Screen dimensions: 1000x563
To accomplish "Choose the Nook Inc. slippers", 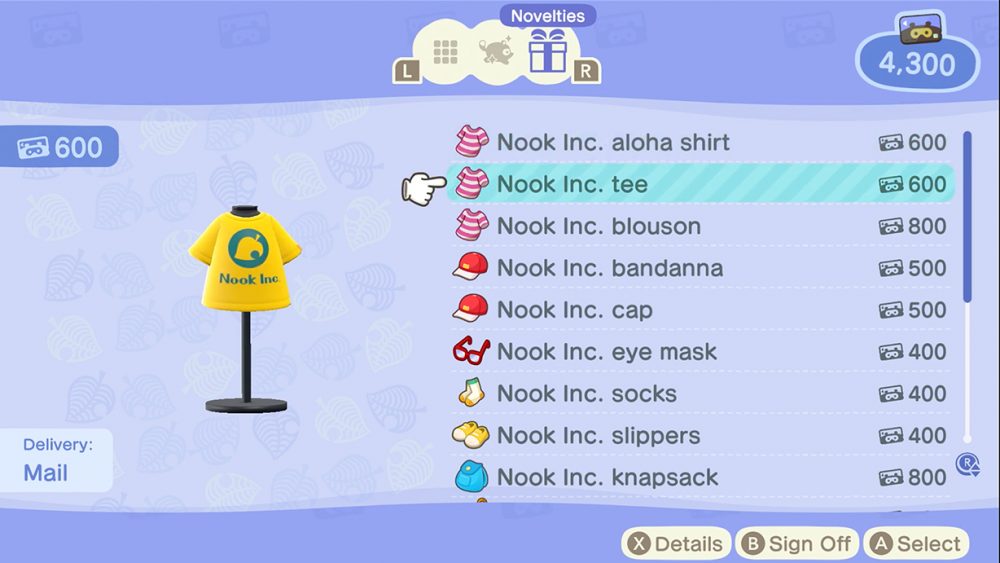I will pos(598,436).
